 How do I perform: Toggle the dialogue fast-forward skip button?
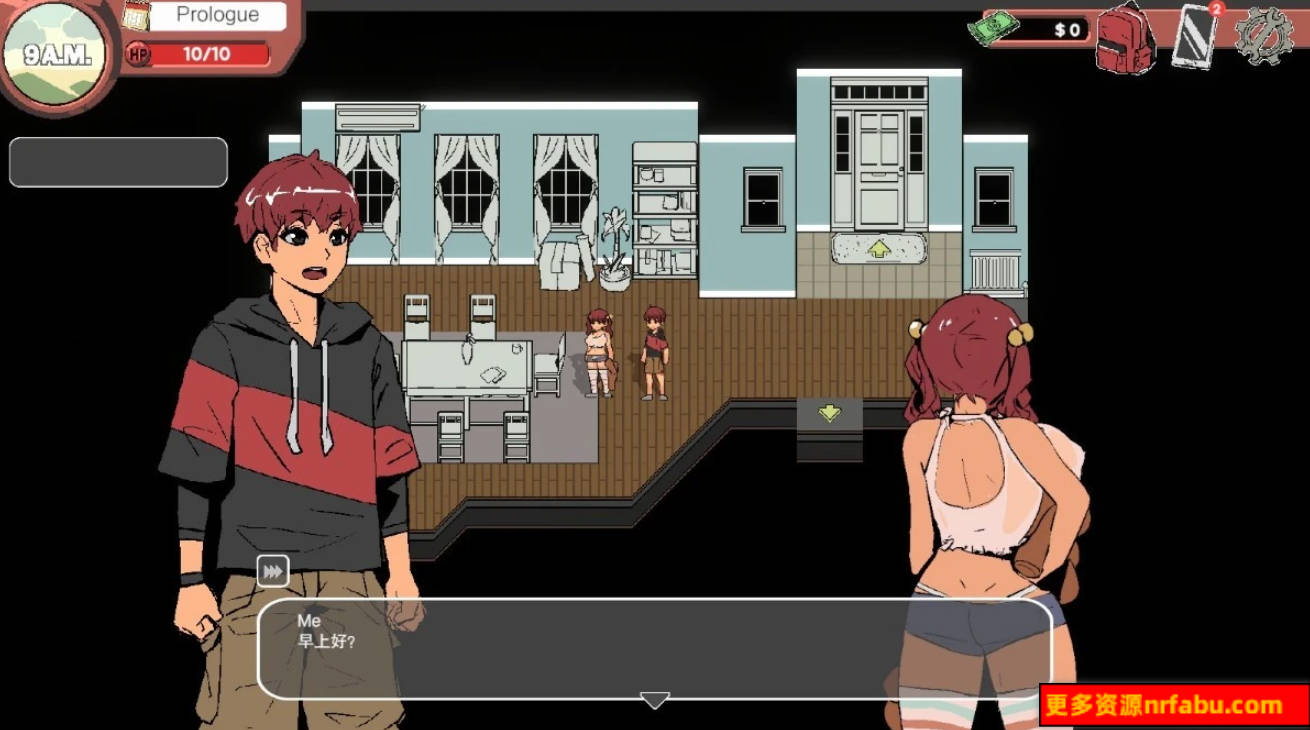271,571
